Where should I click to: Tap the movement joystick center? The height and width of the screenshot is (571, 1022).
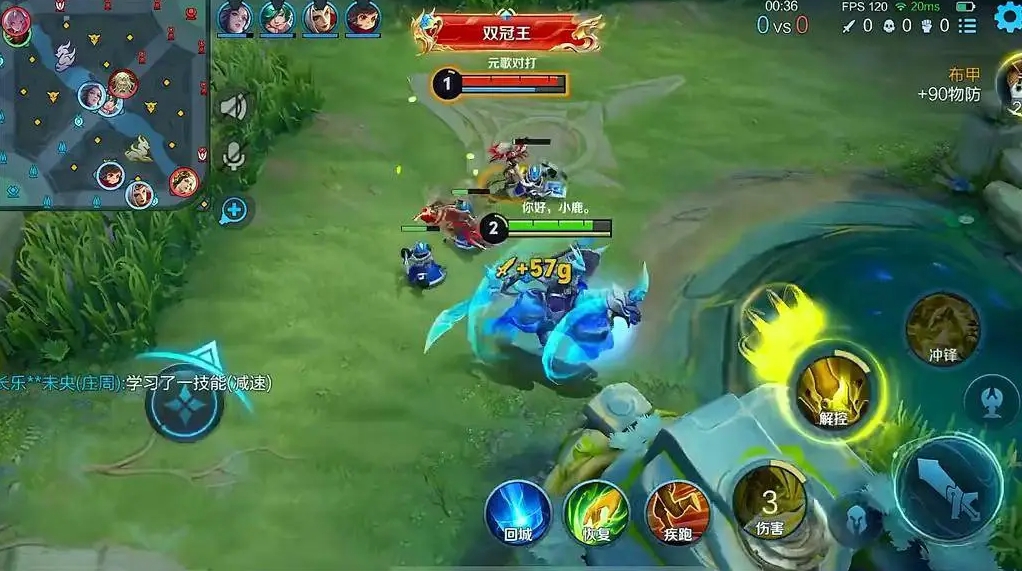(x=184, y=401)
